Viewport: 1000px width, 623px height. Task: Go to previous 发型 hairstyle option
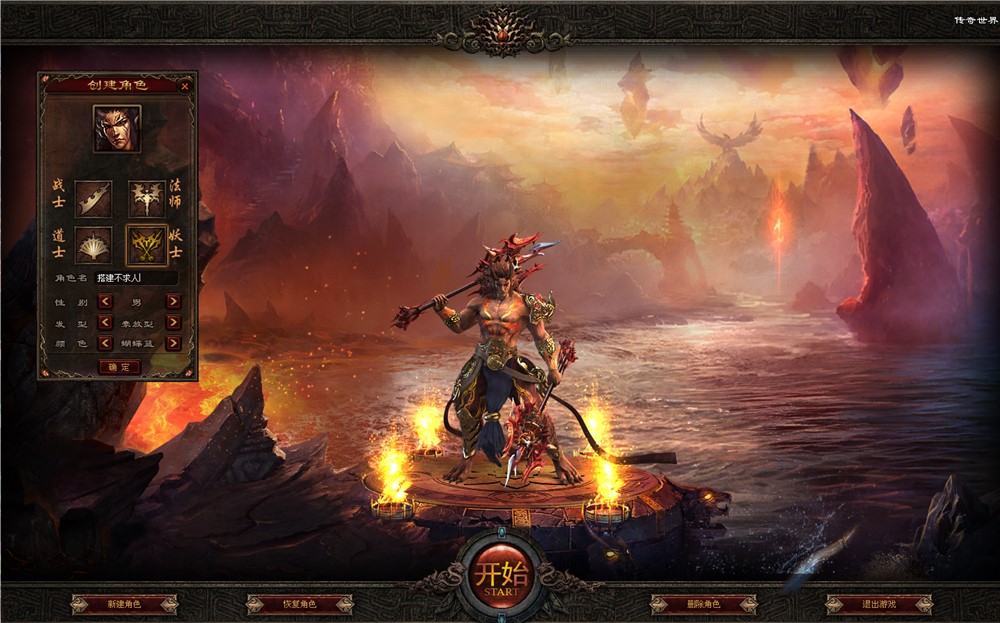coord(104,322)
